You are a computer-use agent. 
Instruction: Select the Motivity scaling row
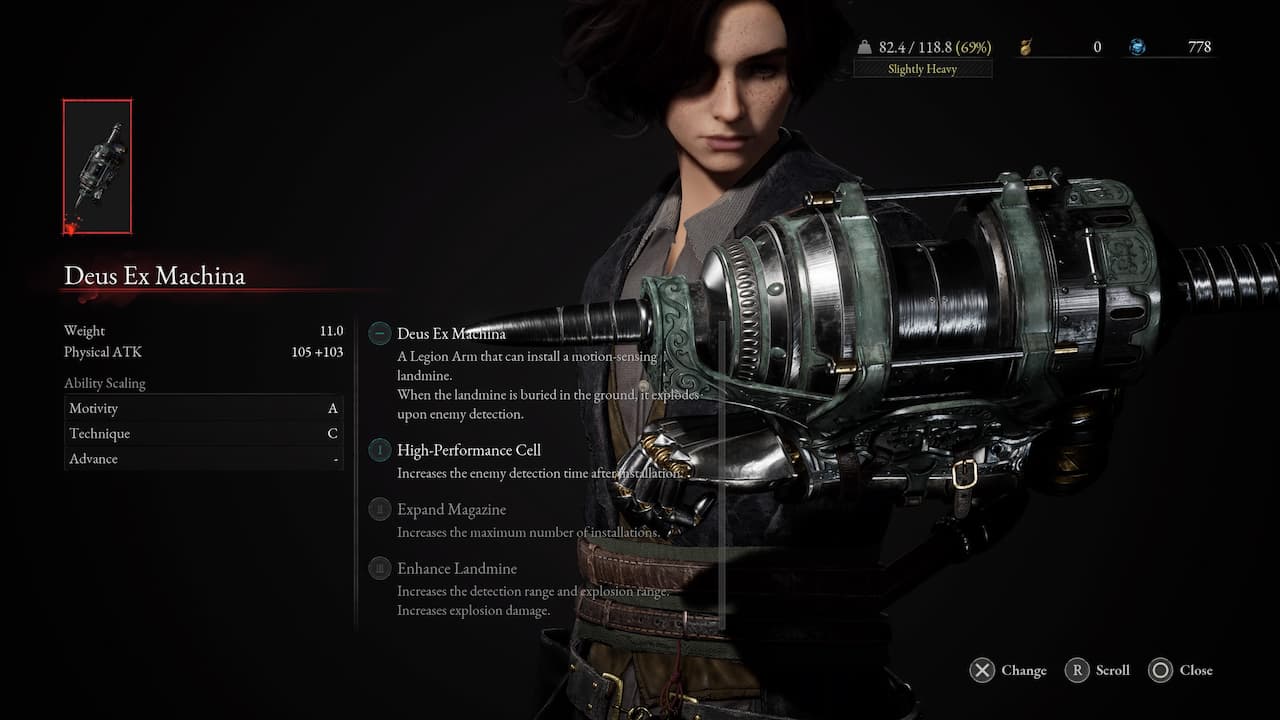(203, 408)
